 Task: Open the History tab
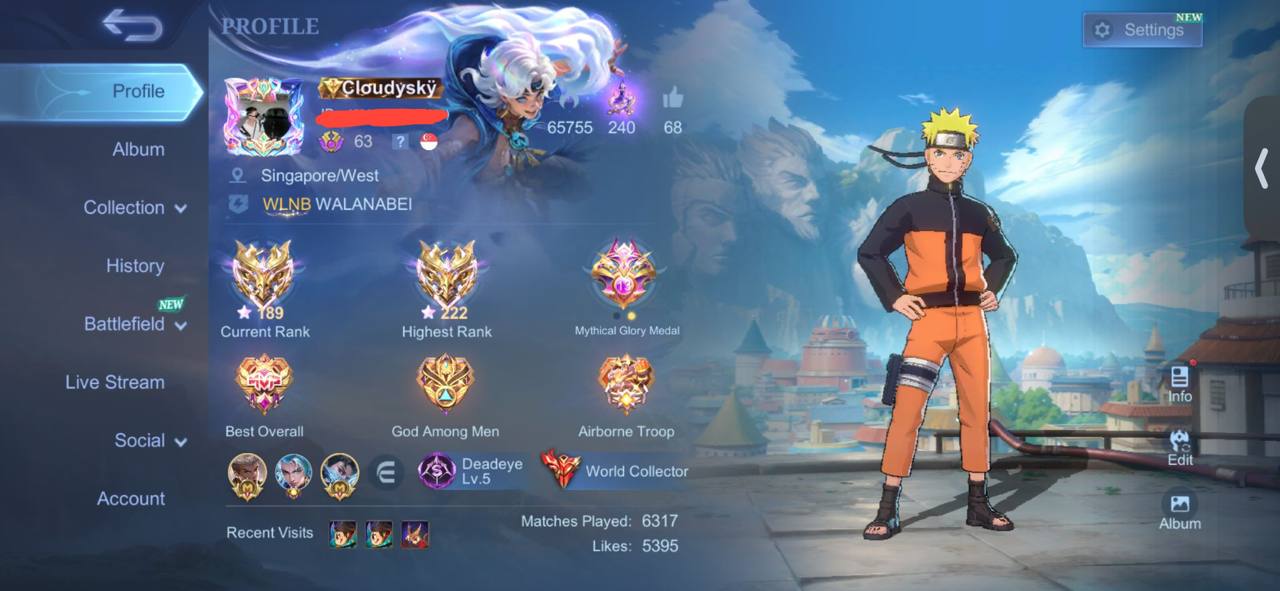pyautogui.click(x=135, y=266)
